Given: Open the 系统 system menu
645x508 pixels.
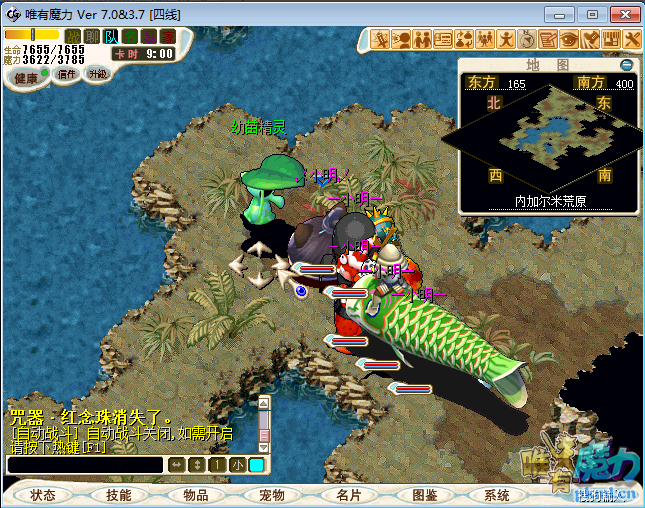Looking at the screenshot, I should [x=497, y=495].
